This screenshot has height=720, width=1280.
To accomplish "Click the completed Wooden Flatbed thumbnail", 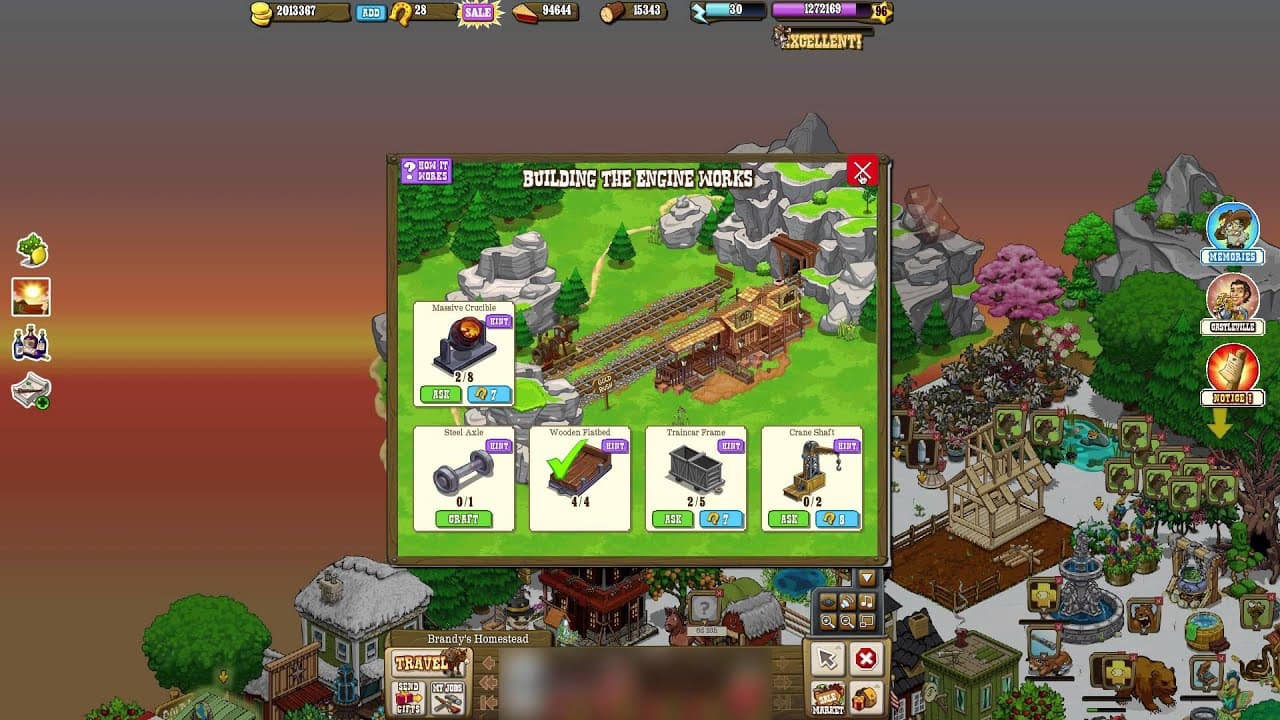I will pyautogui.click(x=580, y=470).
